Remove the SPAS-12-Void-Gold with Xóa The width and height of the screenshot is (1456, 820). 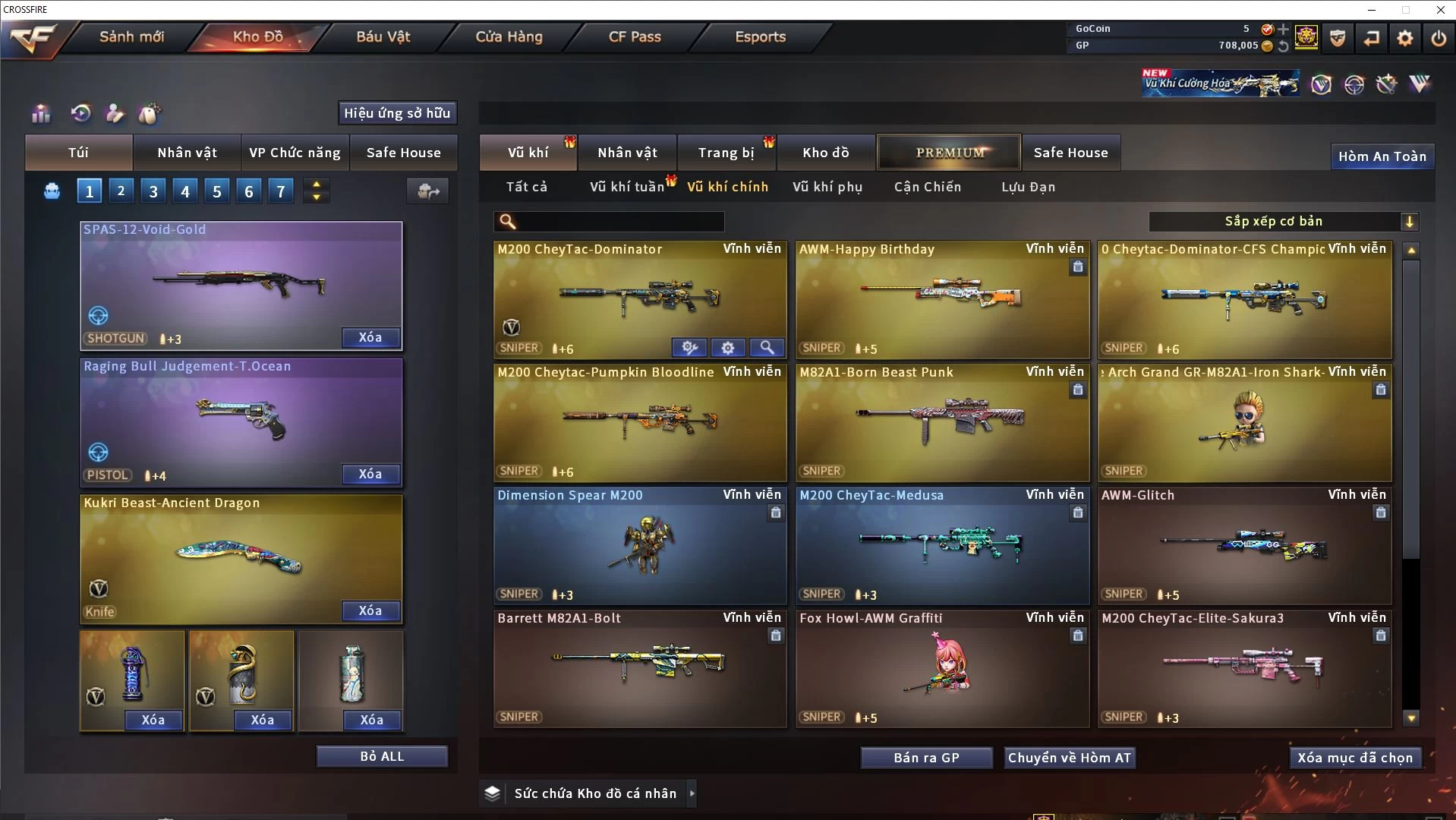(370, 338)
